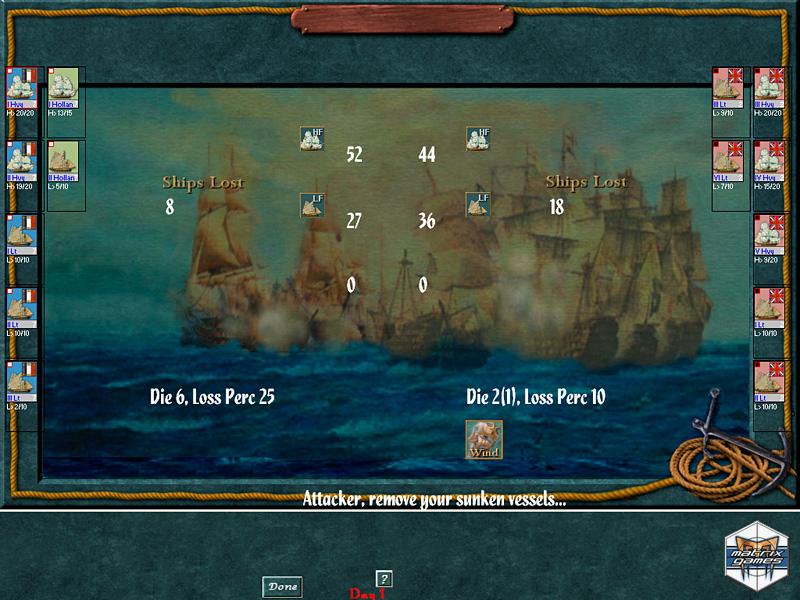Image resolution: width=800 pixels, height=600 pixels.
Task: Select the I Hollan fleet at 13/15
Action: pyautogui.click(x=63, y=92)
